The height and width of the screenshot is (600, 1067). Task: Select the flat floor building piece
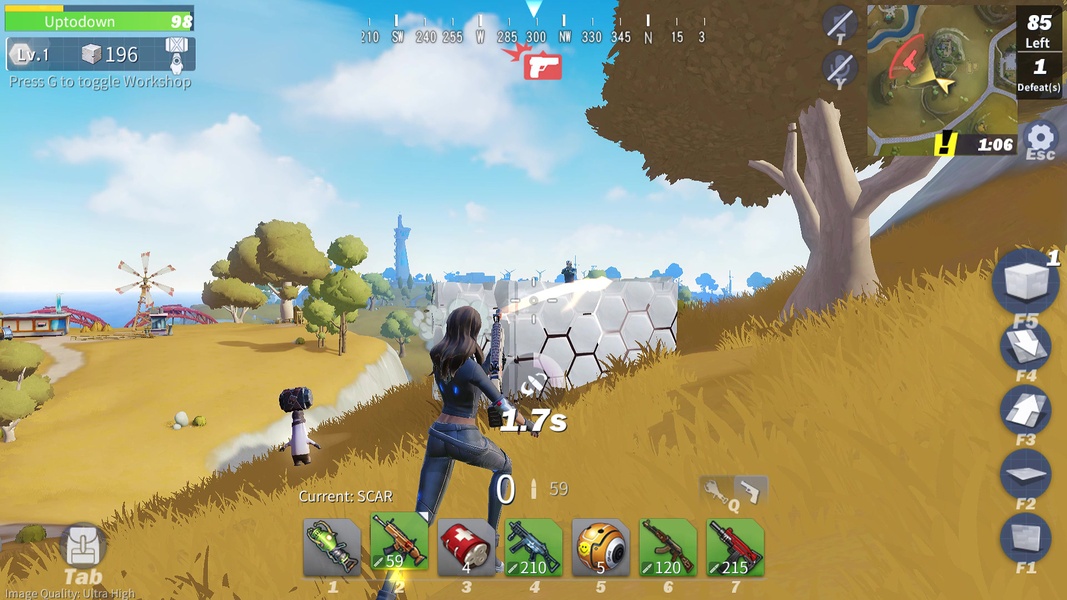click(x=1025, y=473)
